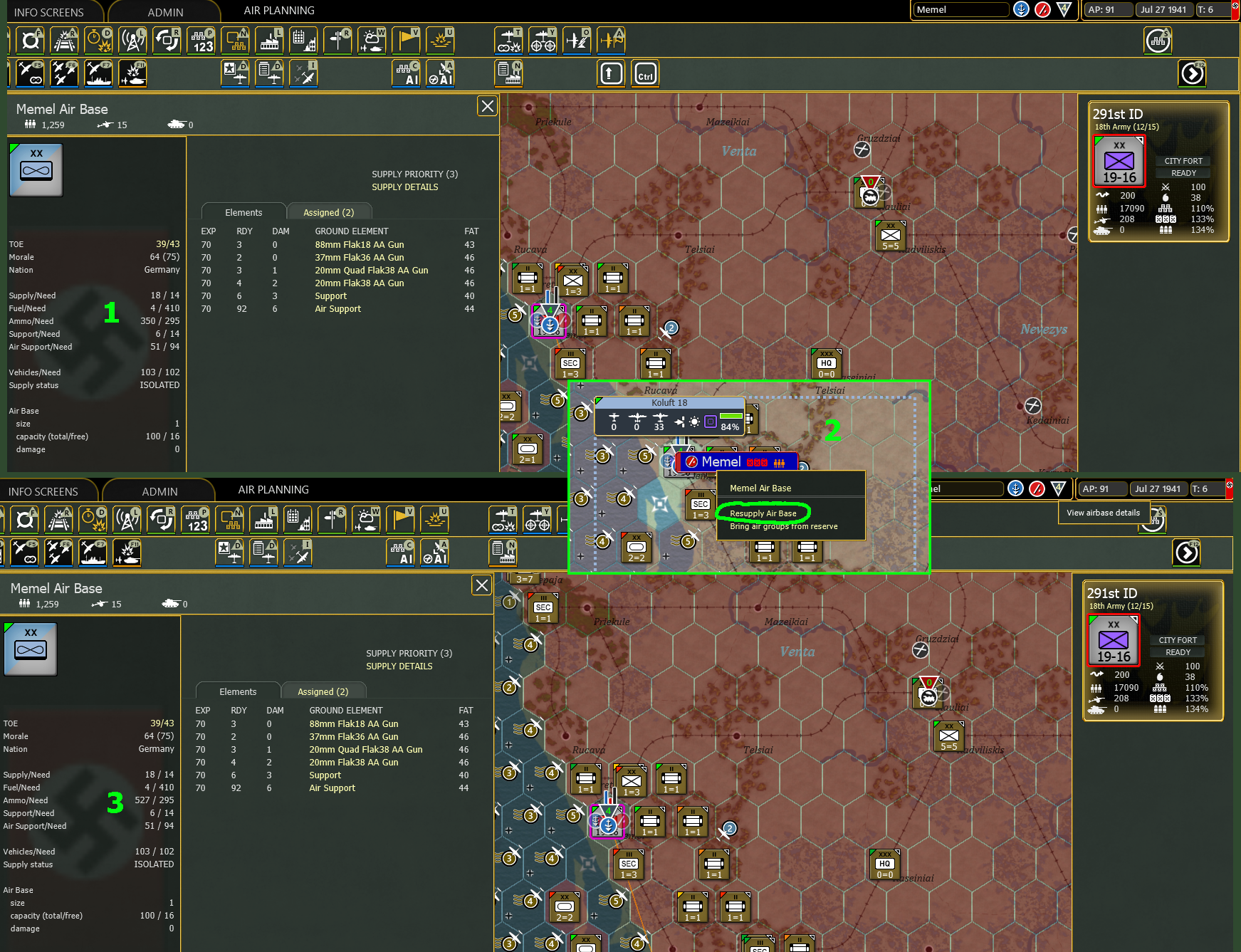The width and height of the screenshot is (1241, 952).
Task: Select Bring air groups from reserve
Action: pyautogui.click(x=785, y=526)
